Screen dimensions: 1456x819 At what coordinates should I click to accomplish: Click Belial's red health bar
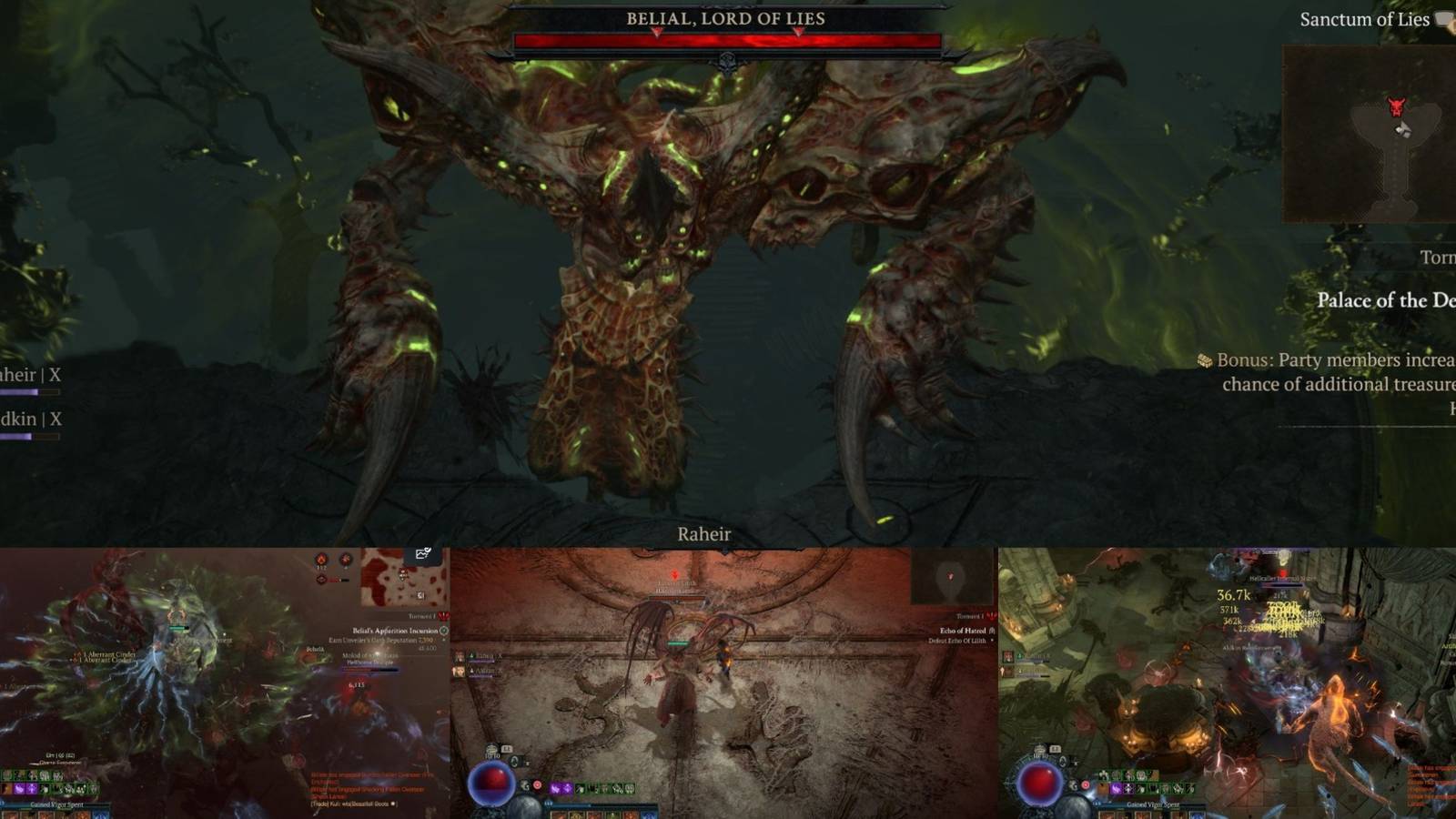[728, 40]
